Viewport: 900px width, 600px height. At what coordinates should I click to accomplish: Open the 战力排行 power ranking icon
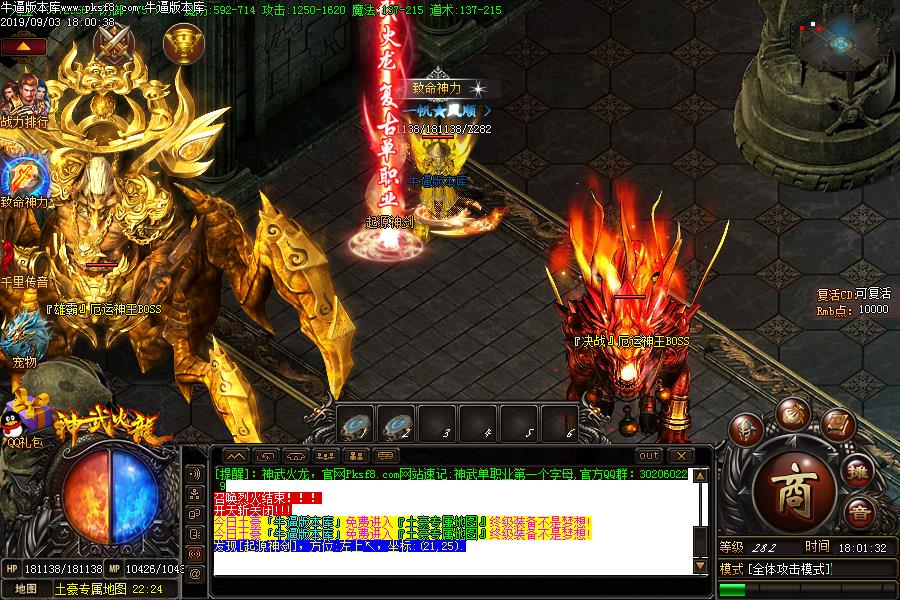[22, 99]
